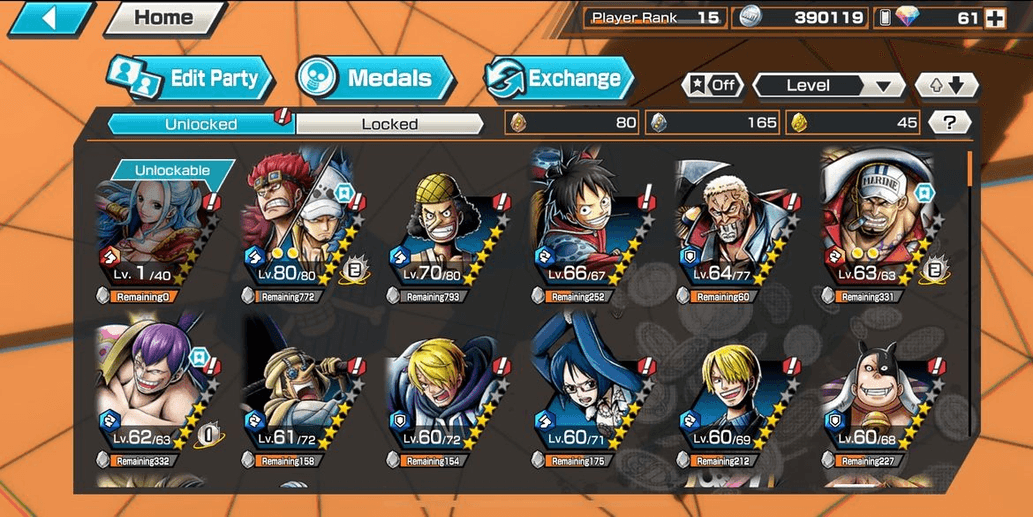Add more rainbow diamonds with plus button
1033x517 pixels.
tap(995, 17)
